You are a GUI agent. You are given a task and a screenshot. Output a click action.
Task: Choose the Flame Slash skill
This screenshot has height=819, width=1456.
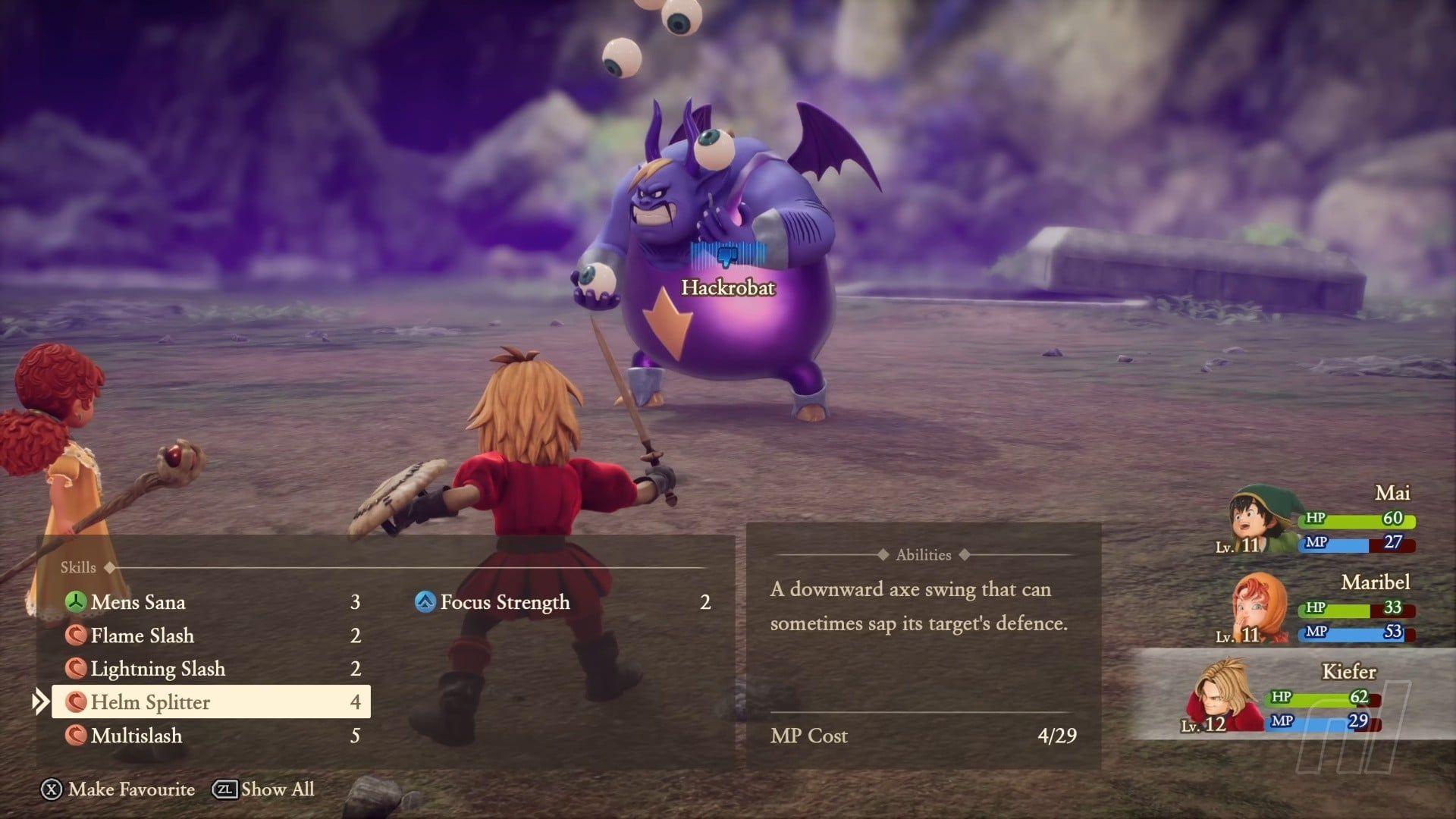click(x=142, y=635)
